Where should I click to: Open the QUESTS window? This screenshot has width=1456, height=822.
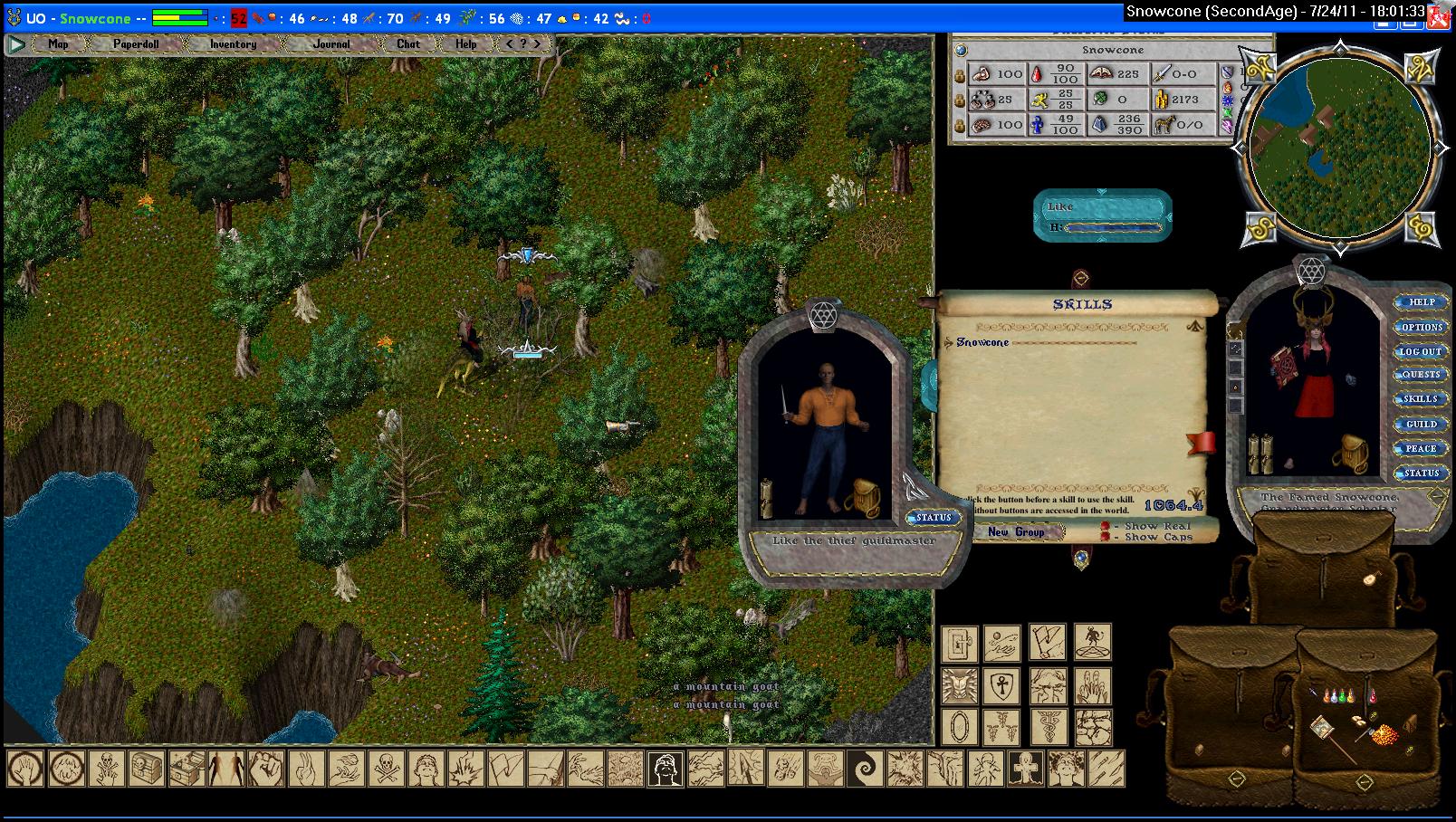click(1421, 375)
